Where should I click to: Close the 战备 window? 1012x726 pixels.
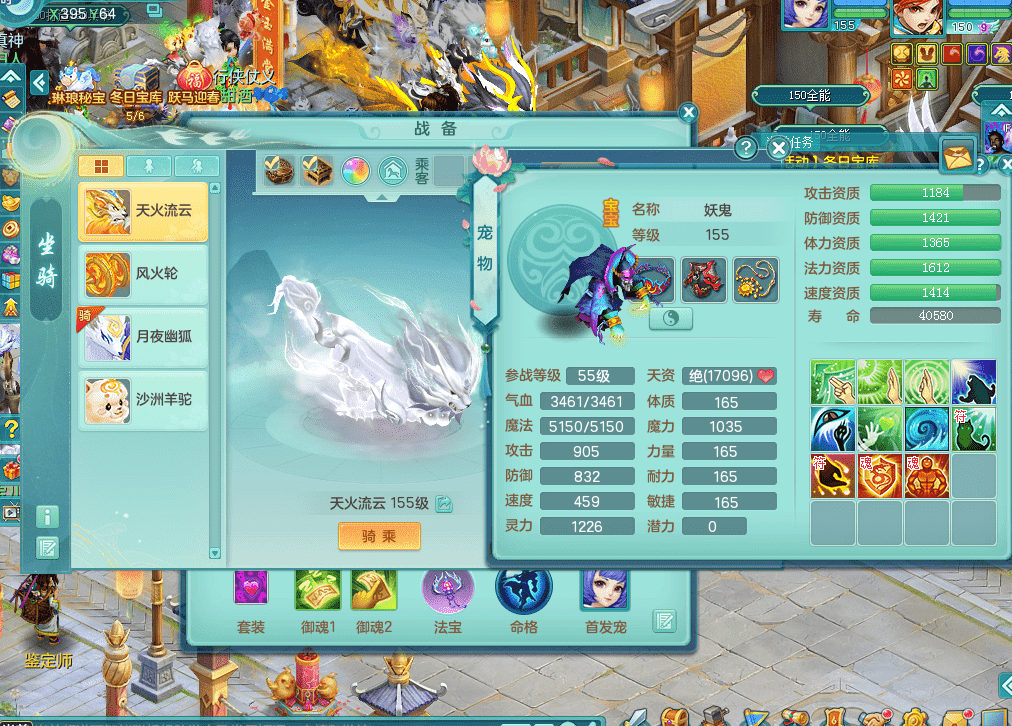tap(688, 113)
